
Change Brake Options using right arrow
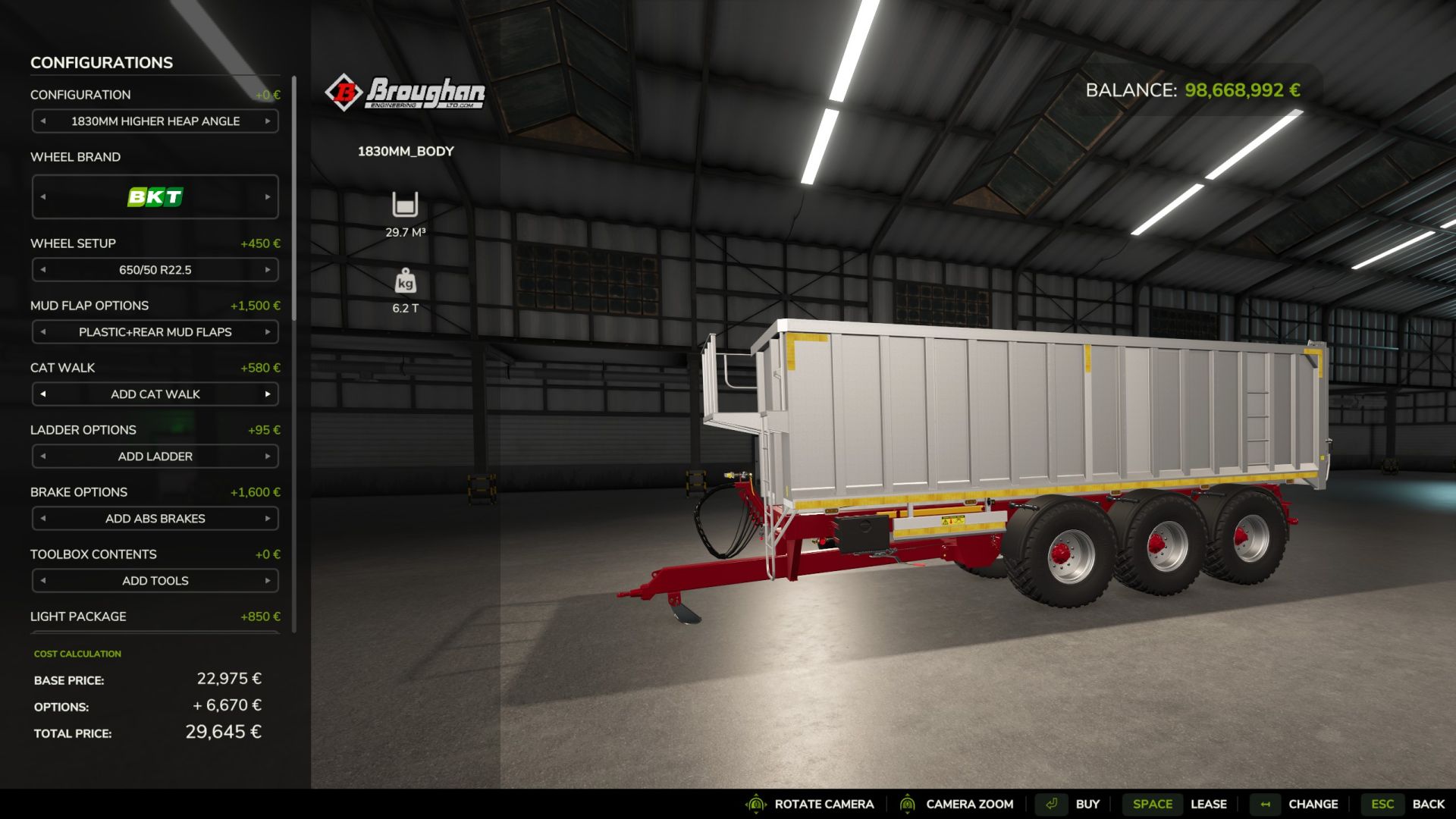tap(268, 519)
